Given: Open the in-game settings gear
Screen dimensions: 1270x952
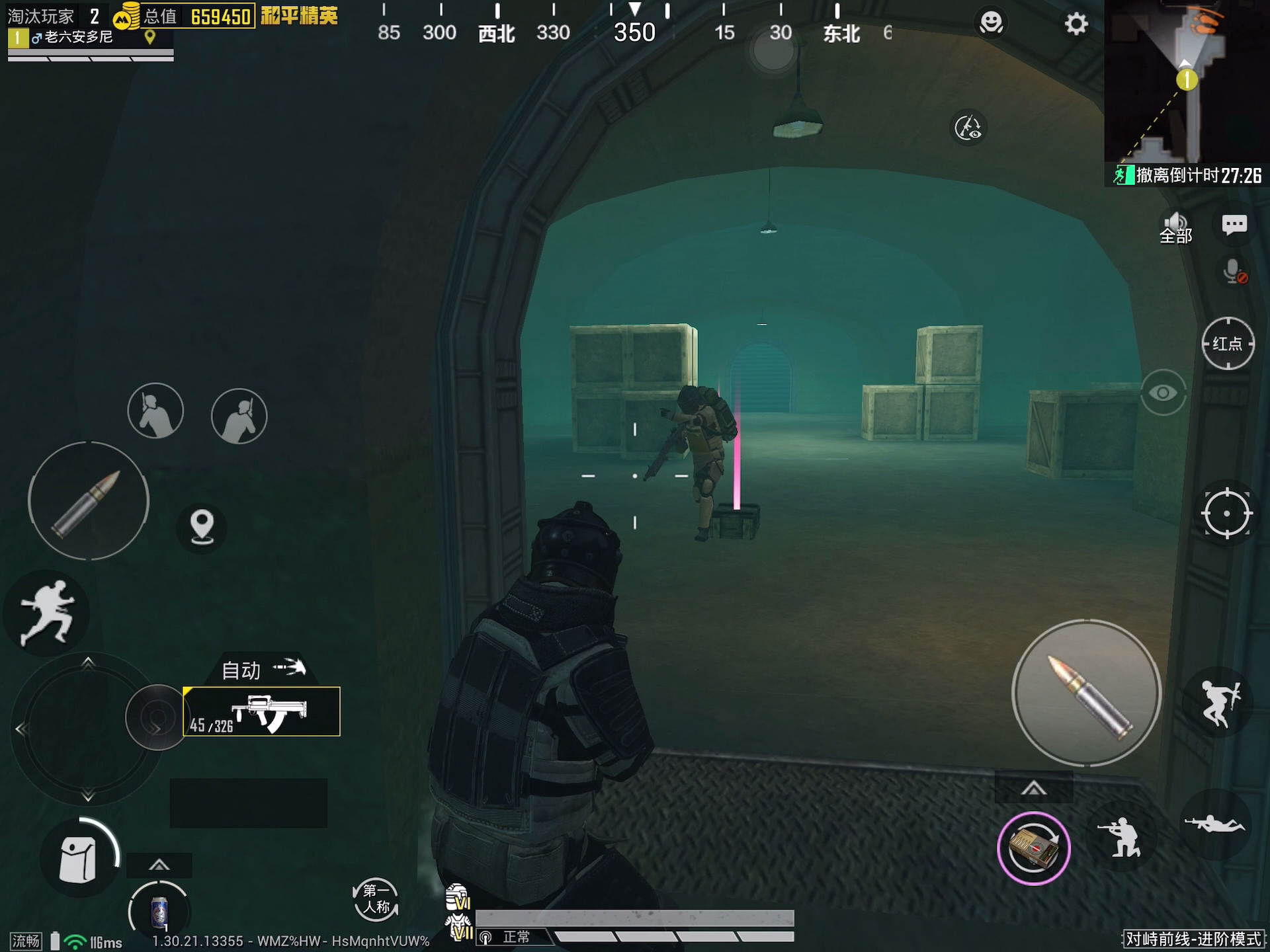Looking at the screenshot, I should click(x=1076, y=22).
